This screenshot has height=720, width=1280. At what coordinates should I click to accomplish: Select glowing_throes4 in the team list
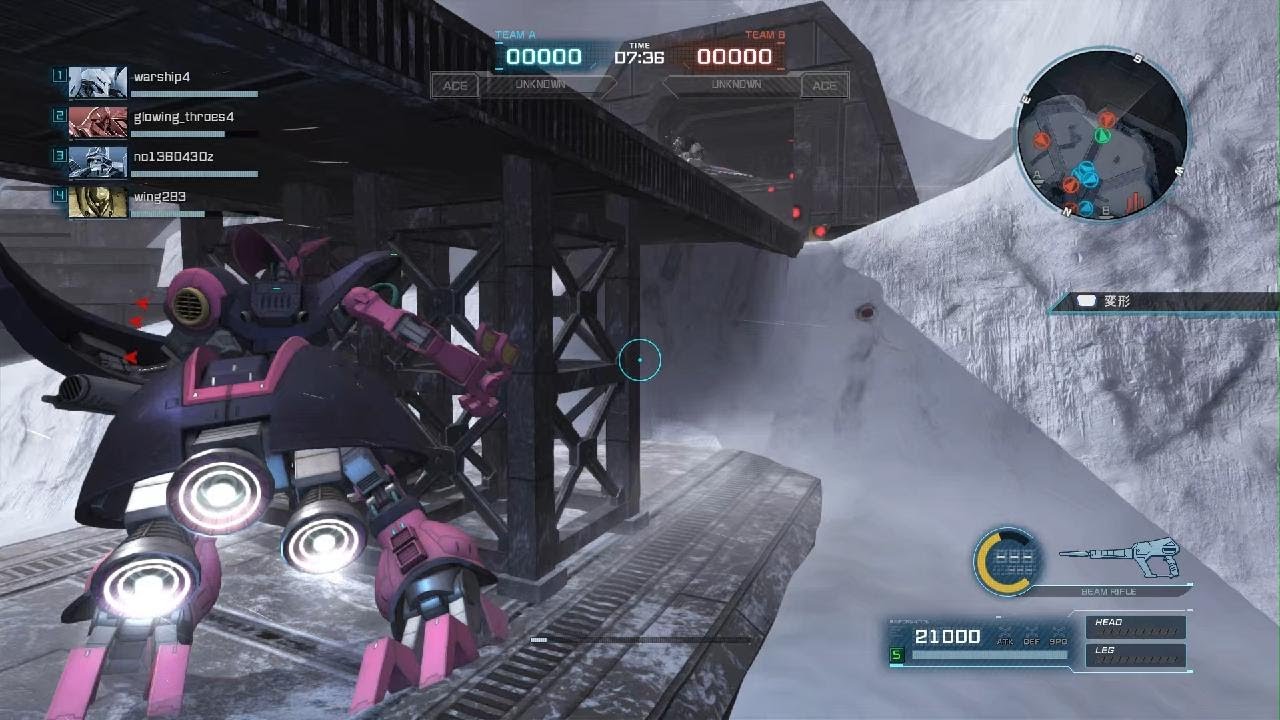[184, 117]
